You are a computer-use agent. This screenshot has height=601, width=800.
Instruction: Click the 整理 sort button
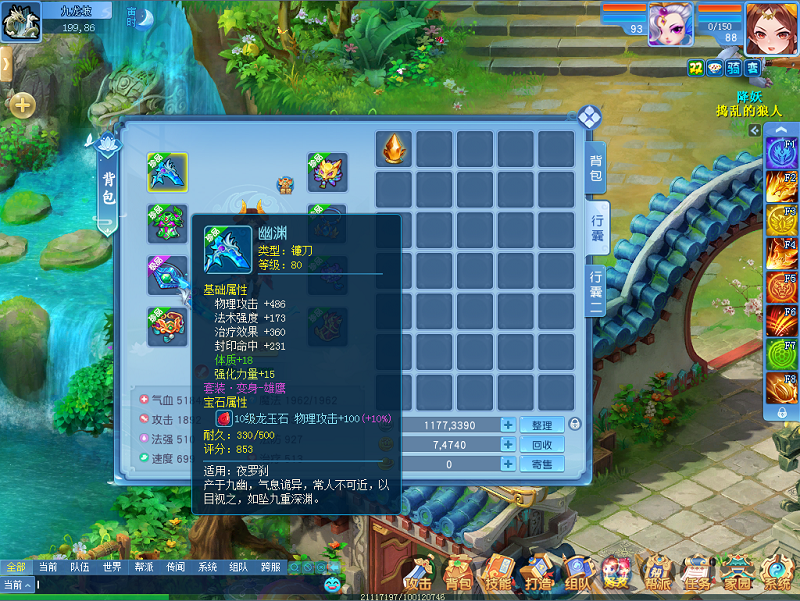pos(542,425)
